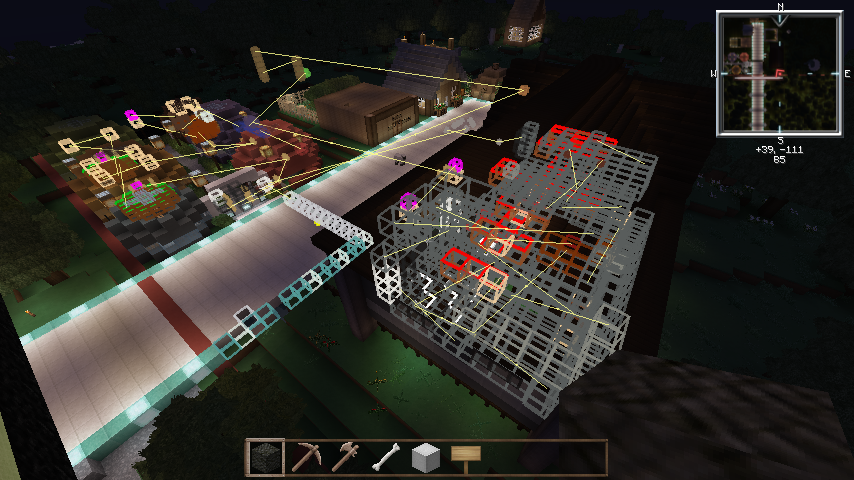Click the minimap in the corner

[x=779, y=73]
